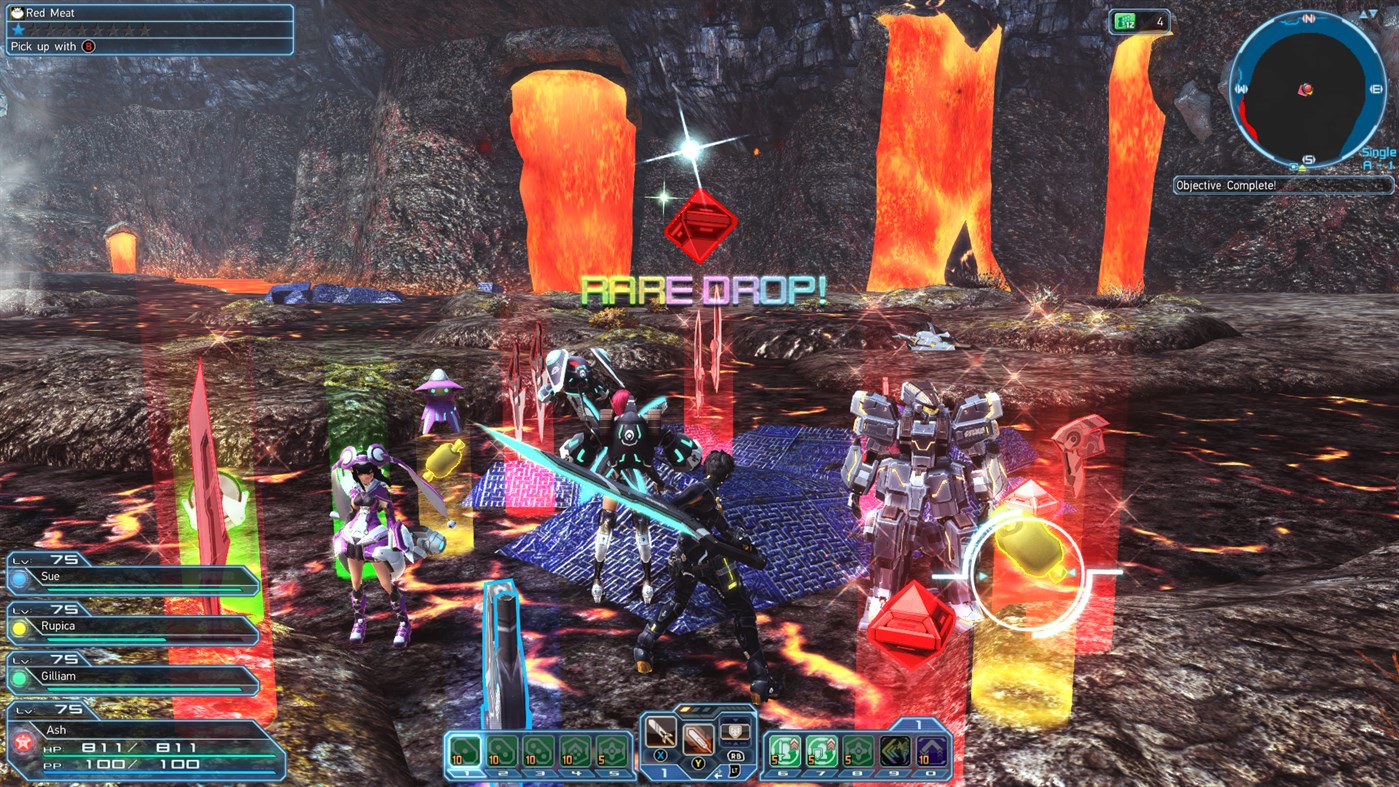Toggle the B pickup prompt on the item banner
The height and width of the screenshot is (787, 1399).
pyautogui.click(x=87, y=45)
